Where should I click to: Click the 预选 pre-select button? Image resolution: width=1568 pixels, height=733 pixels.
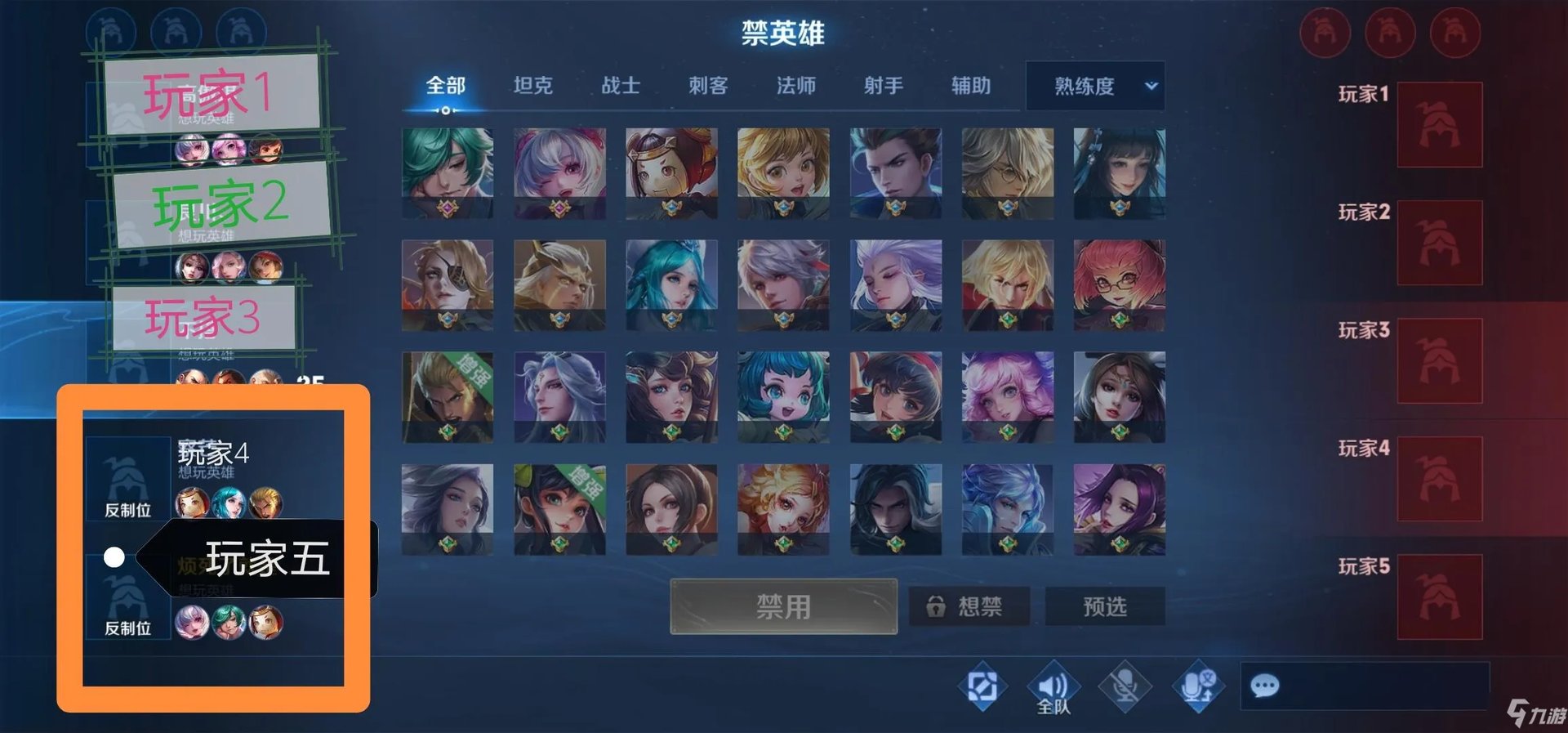tap(1105, 606)
